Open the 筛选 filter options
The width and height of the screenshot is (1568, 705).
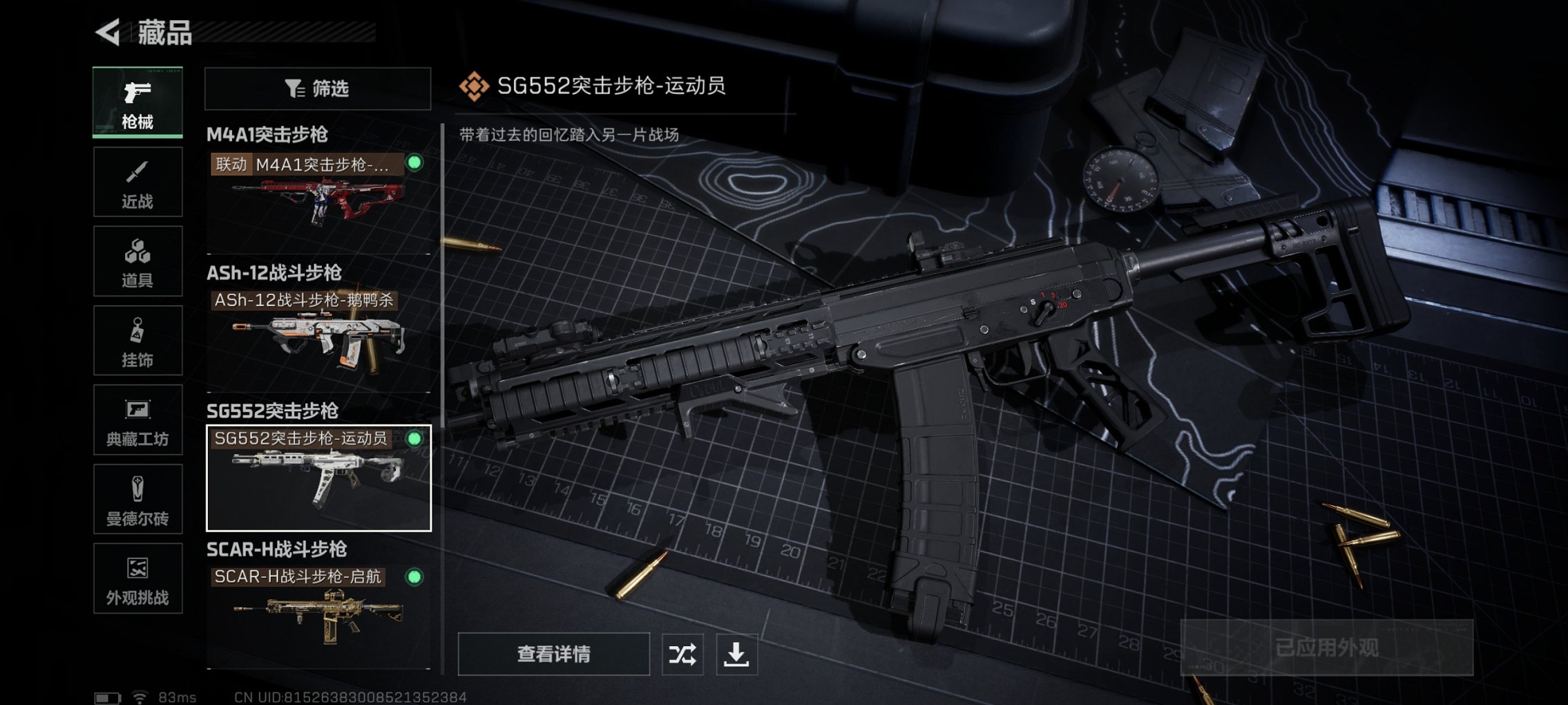(x=316, y=89)
